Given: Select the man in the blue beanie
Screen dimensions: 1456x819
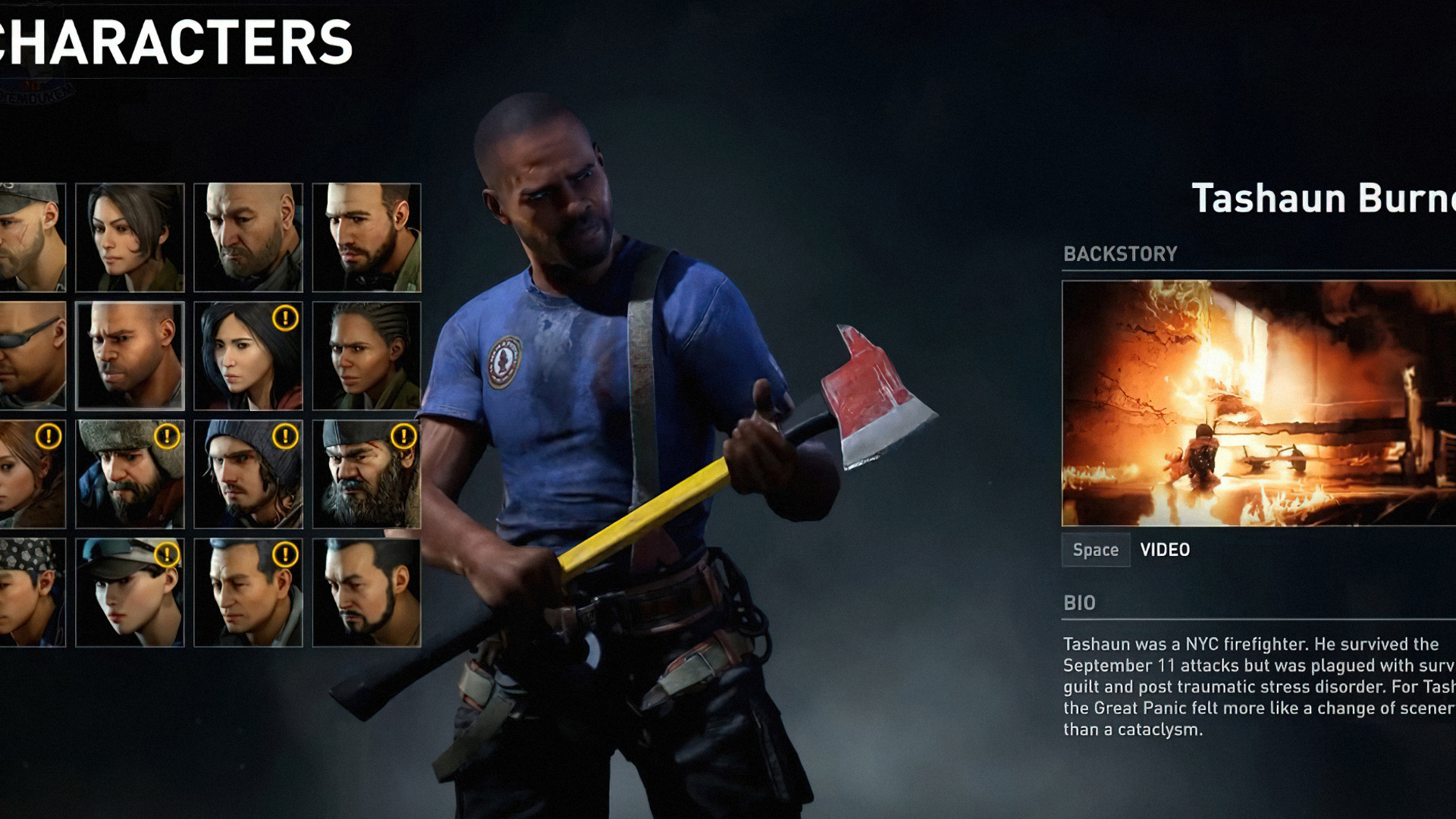Looking at the screenshot, I should click(x=248, y=474).
